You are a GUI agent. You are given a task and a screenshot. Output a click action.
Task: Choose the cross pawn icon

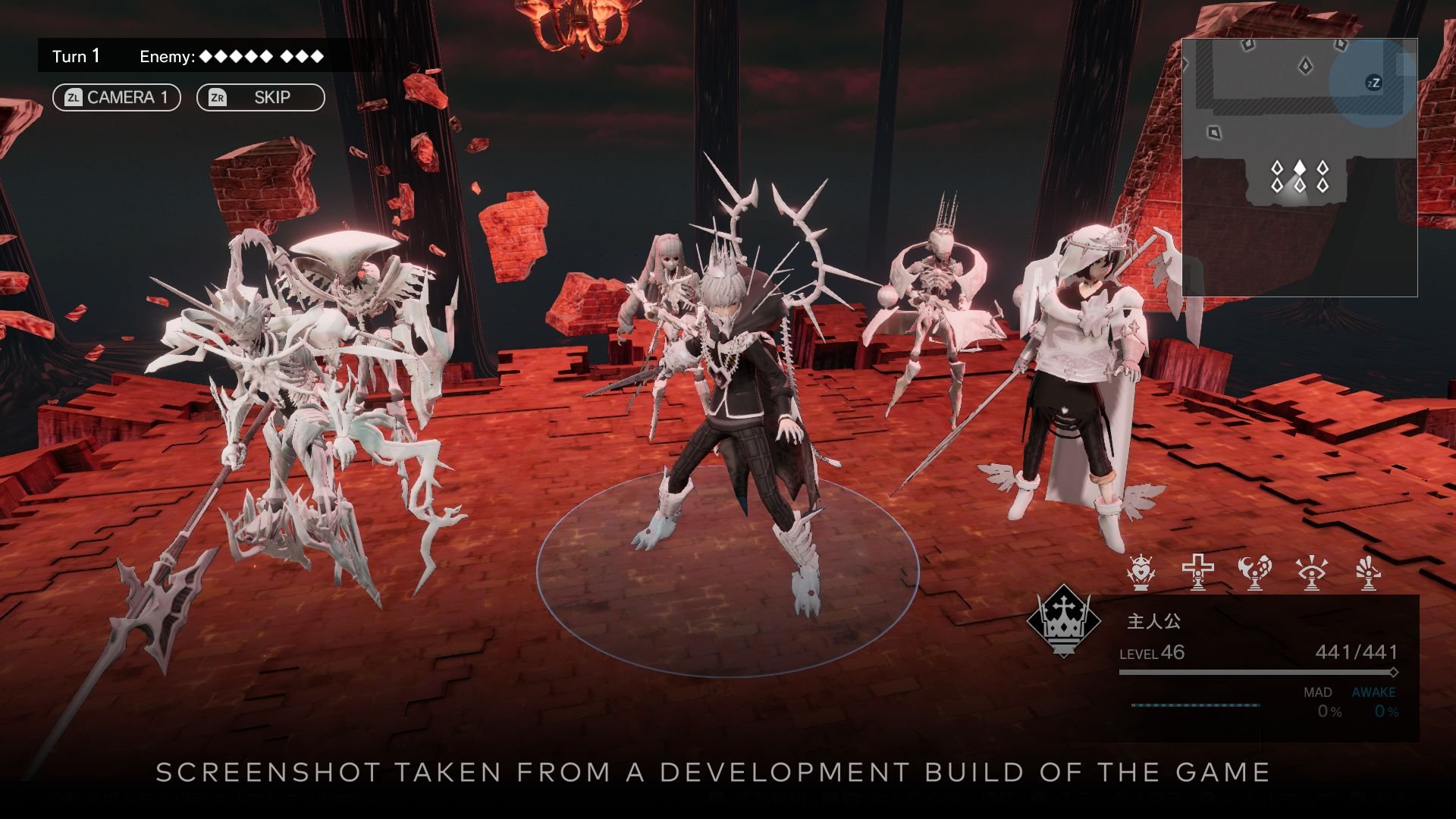(x=1198, y=573)
